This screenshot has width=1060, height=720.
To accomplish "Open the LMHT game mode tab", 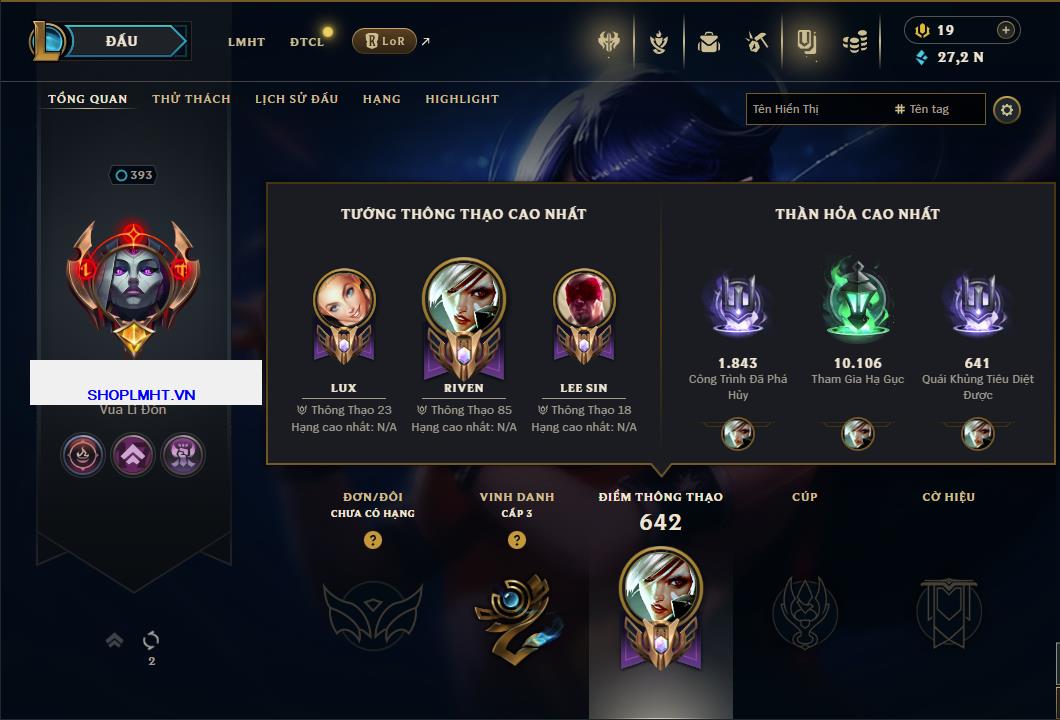I will click(246, 42).
